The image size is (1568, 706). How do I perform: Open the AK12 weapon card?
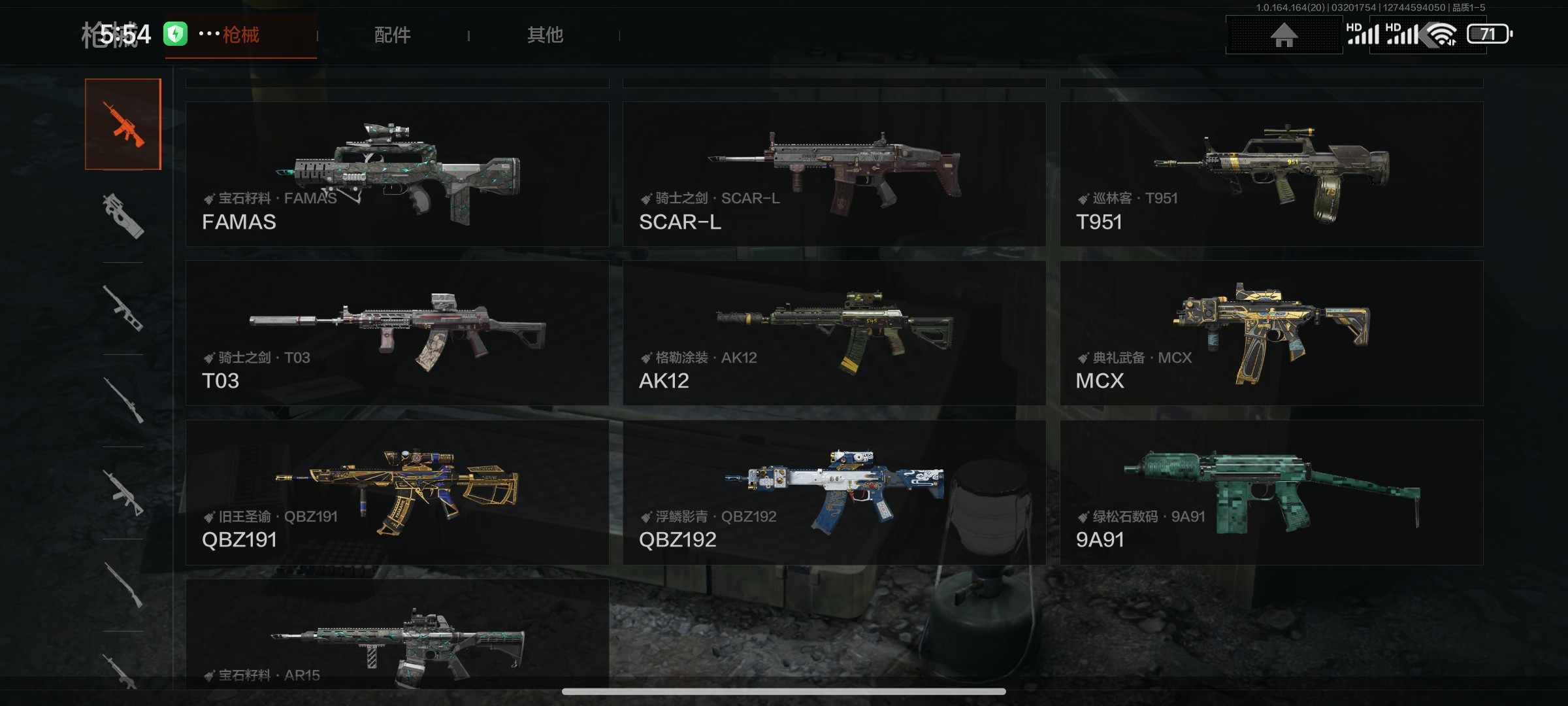click(834, 333)
